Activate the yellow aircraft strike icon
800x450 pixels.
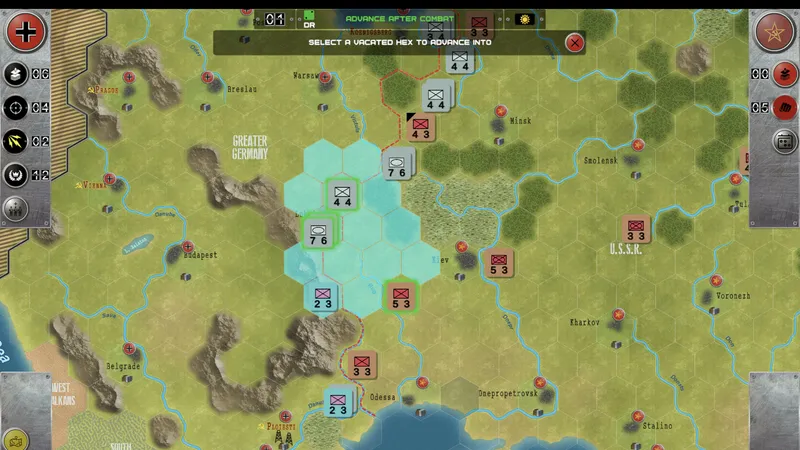click(x=16, y=141)
